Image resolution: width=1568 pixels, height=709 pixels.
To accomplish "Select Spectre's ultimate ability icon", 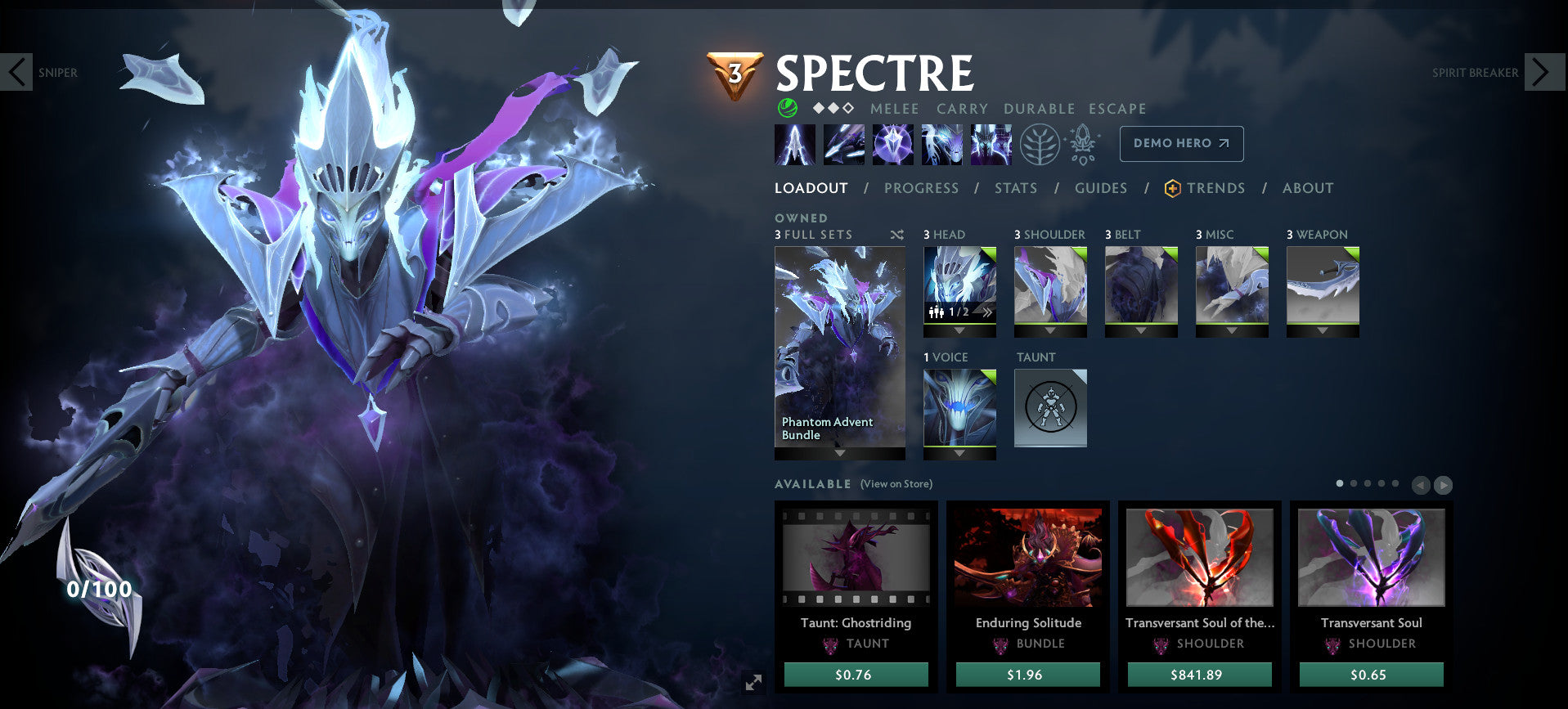I will coord(991,143).
